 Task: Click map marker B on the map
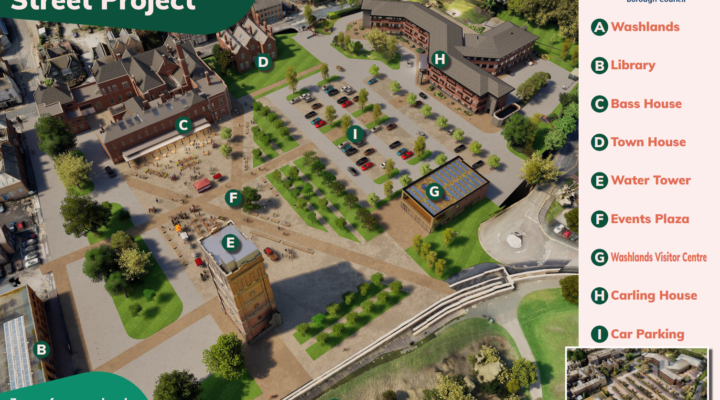tap(41, 350)
